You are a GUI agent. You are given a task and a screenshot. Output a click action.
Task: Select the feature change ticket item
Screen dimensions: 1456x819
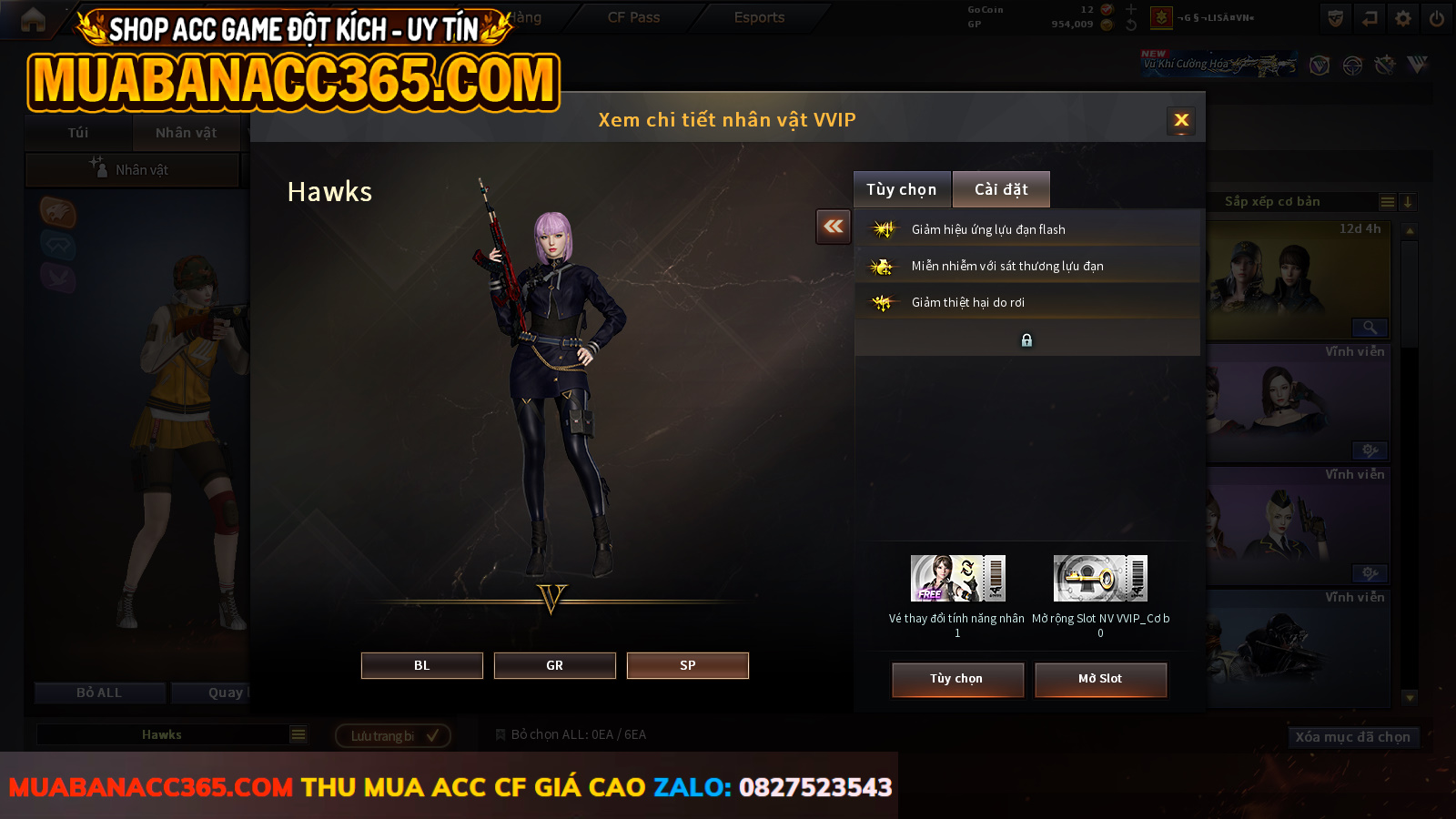coord(957,579)
